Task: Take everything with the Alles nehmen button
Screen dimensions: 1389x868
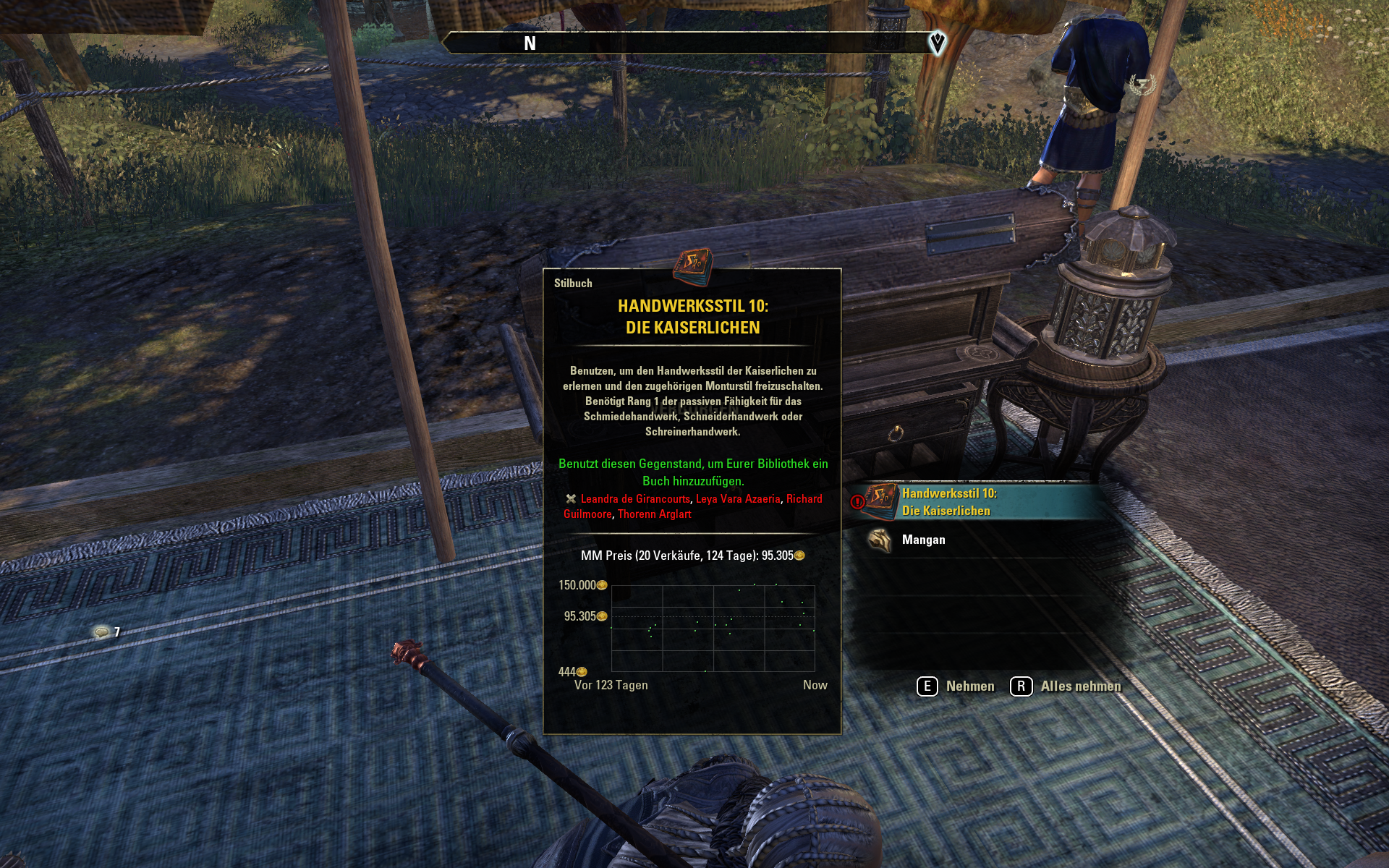Action: click(1066, 686)
